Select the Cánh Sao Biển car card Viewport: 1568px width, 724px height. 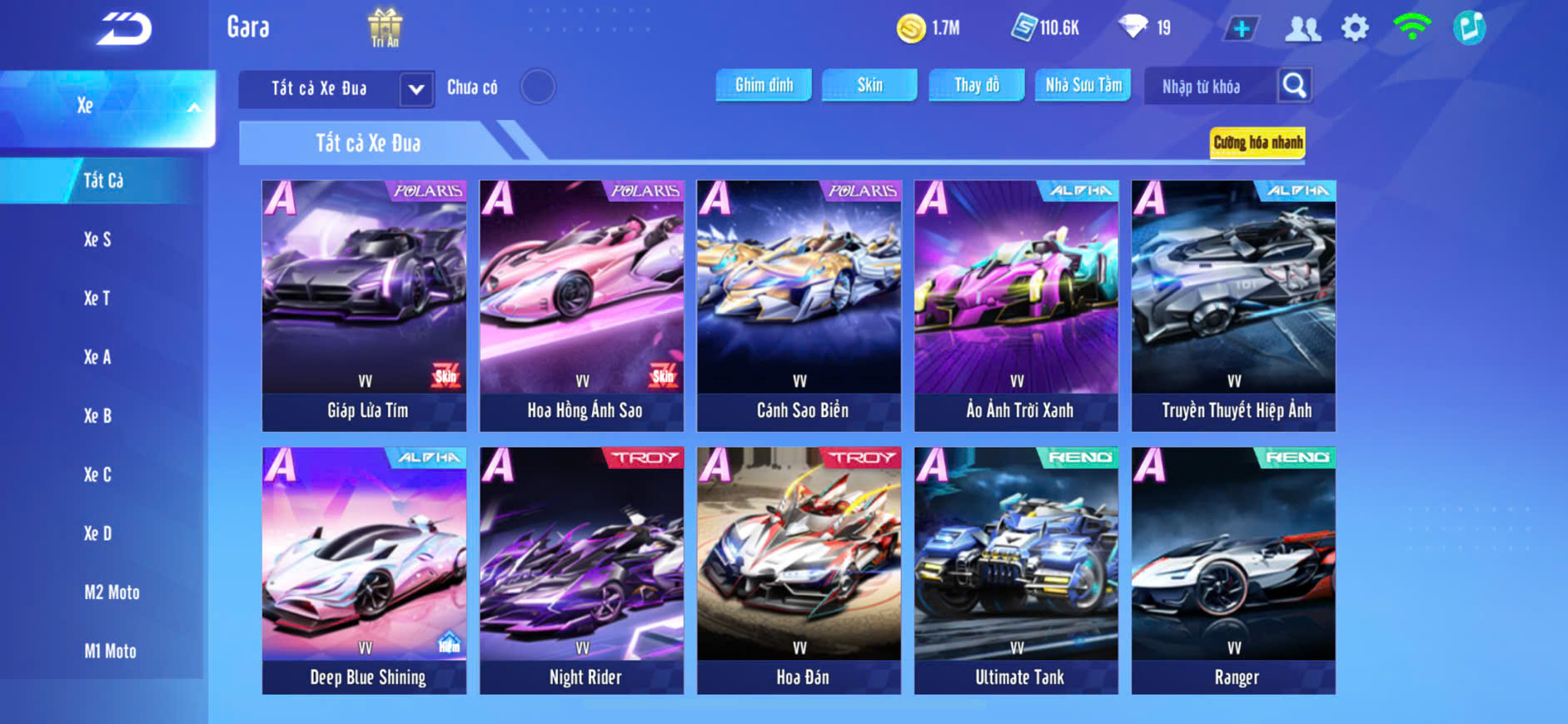[799, 305]
